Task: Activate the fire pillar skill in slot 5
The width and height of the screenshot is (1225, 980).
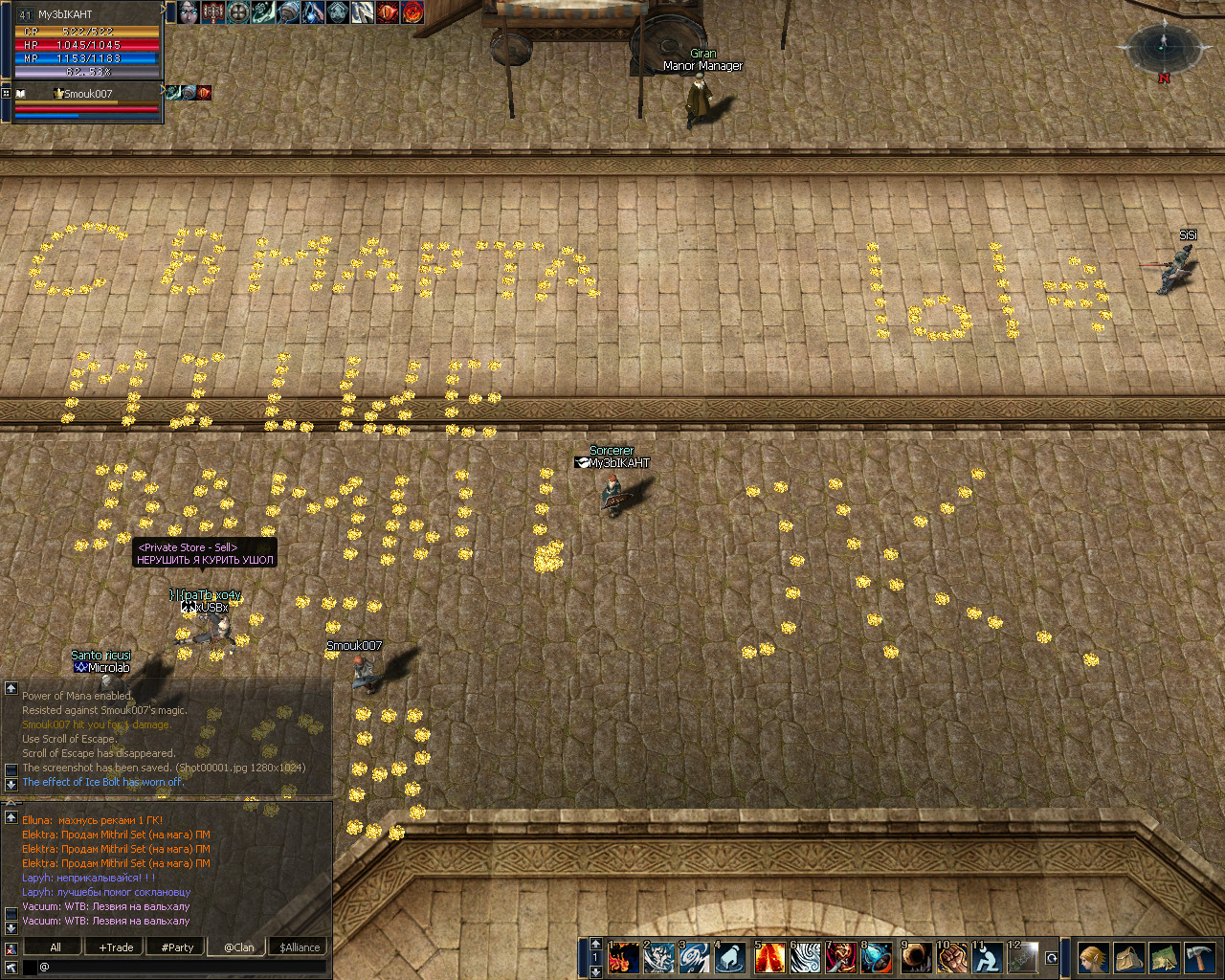Action: pyautogui.click(x=770, y=957)
